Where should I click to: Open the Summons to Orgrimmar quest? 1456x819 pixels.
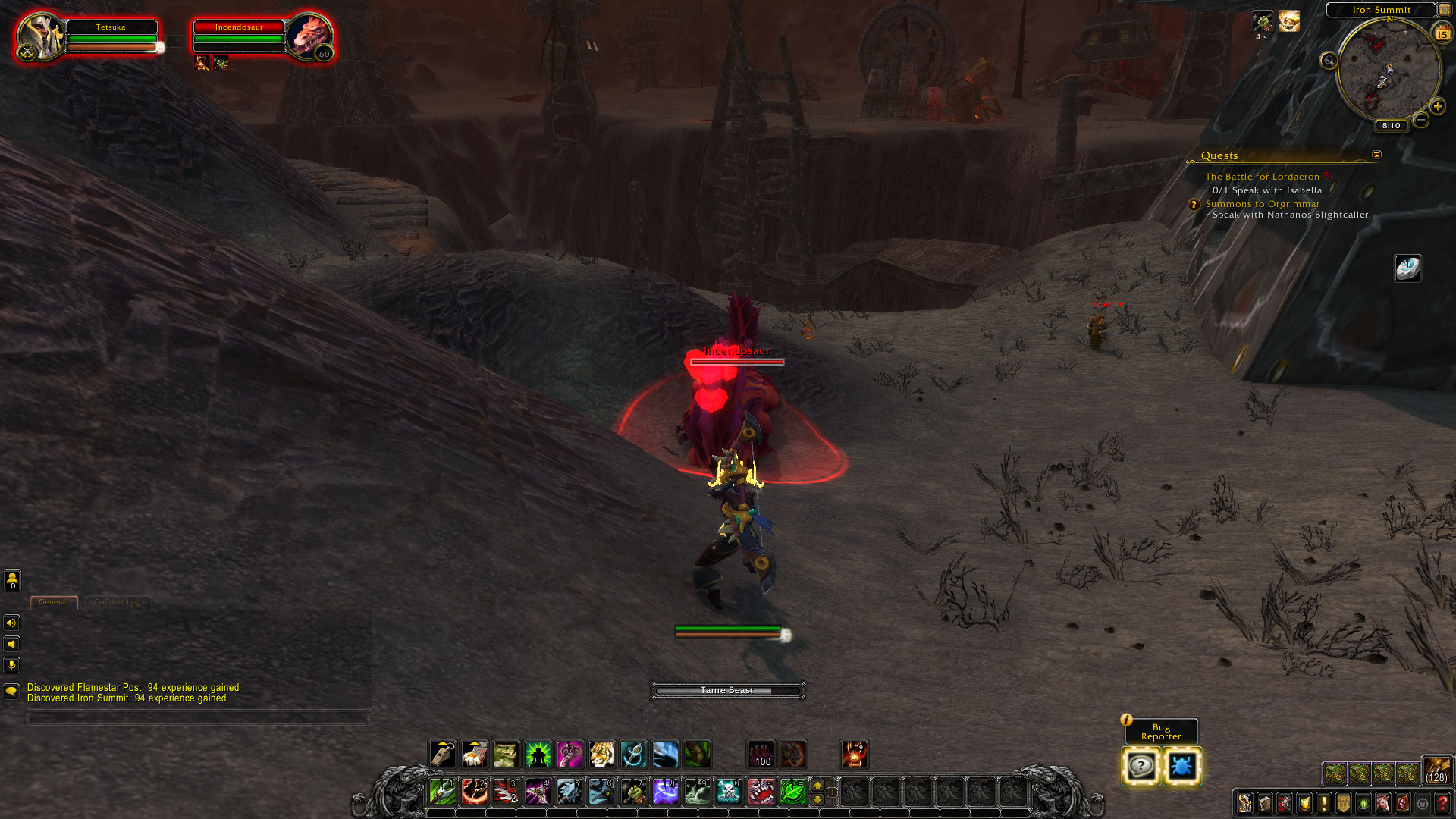(1262, 204)
